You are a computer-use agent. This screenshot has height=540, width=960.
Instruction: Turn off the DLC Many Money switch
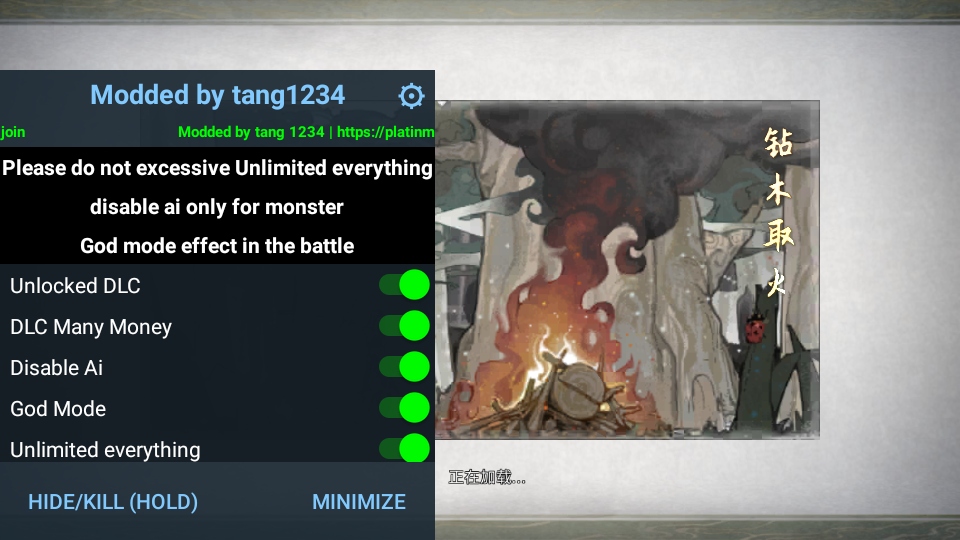click(405, 326)
